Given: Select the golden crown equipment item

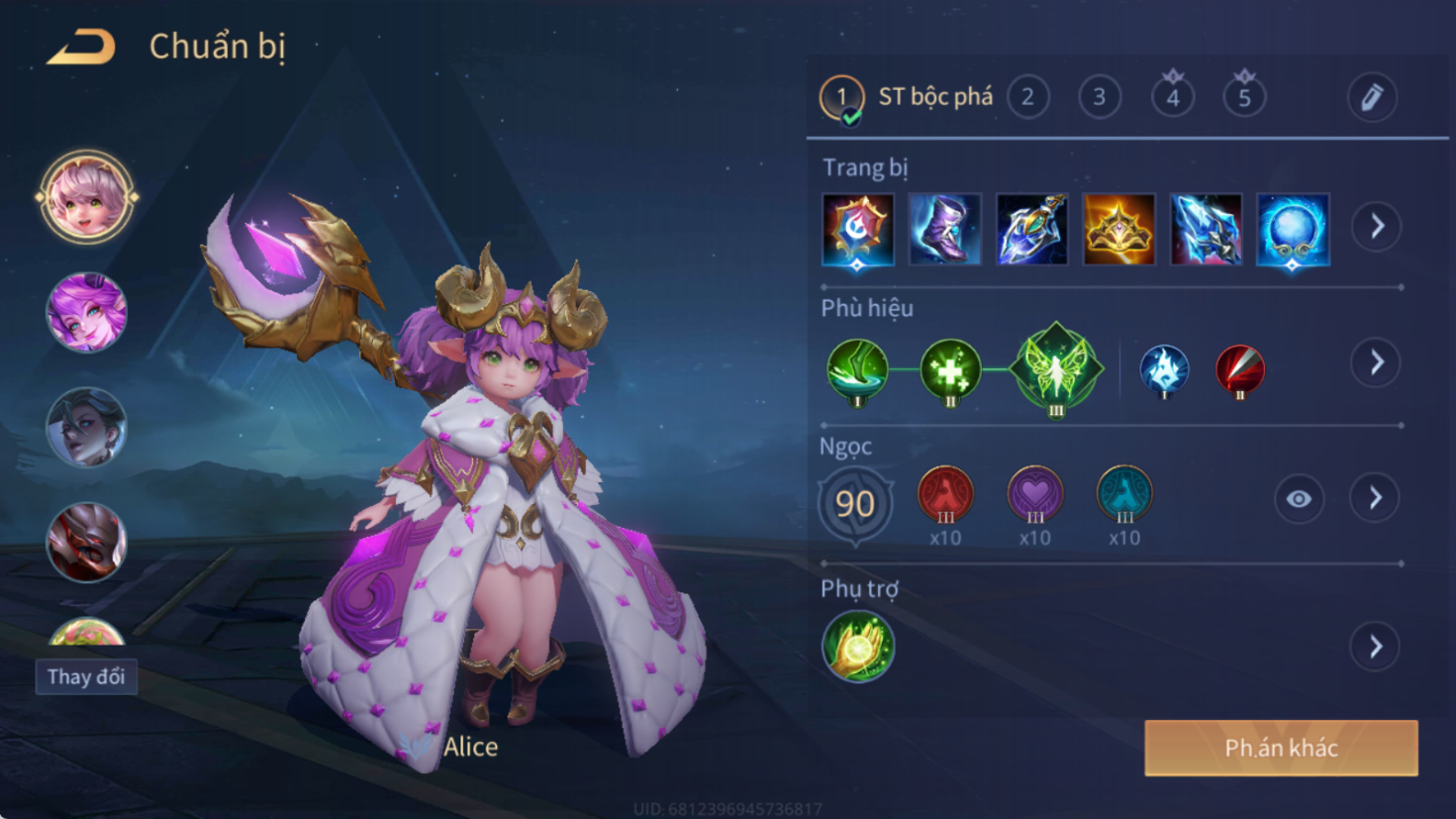Looking at the screenshot, I should coord(1118,230).
